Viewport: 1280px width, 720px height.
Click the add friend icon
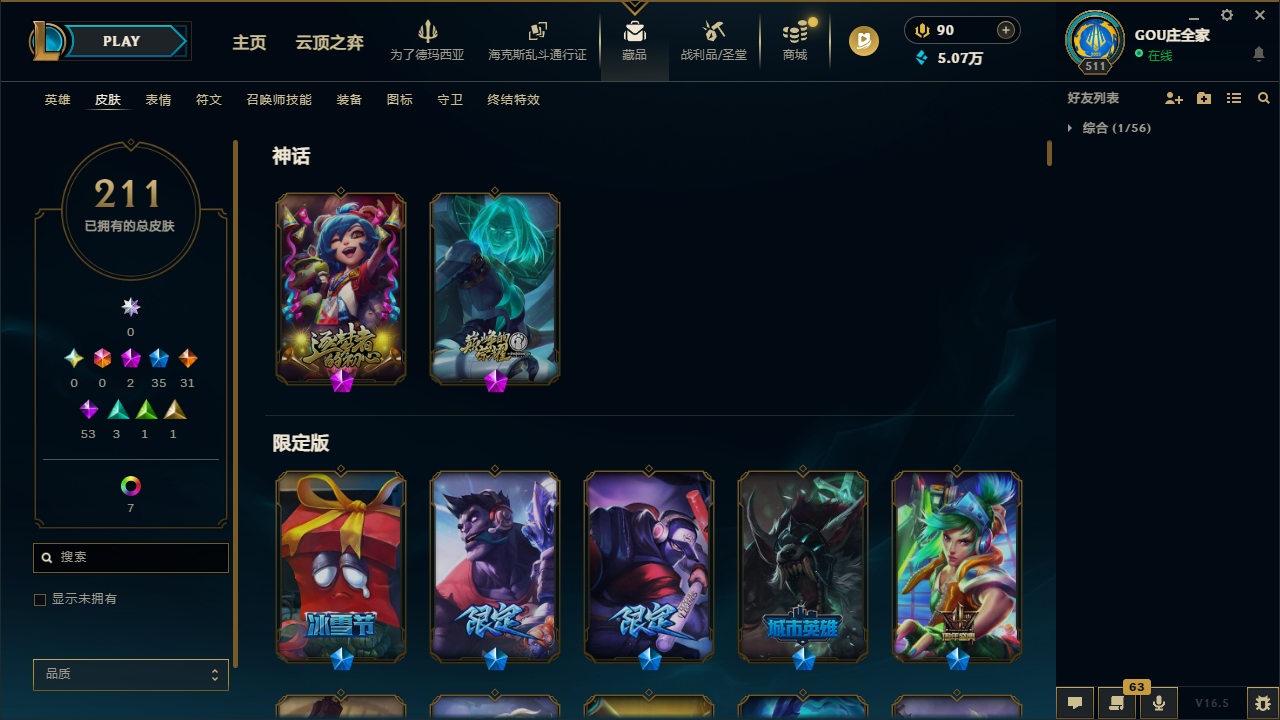[x=1174, y=98]
